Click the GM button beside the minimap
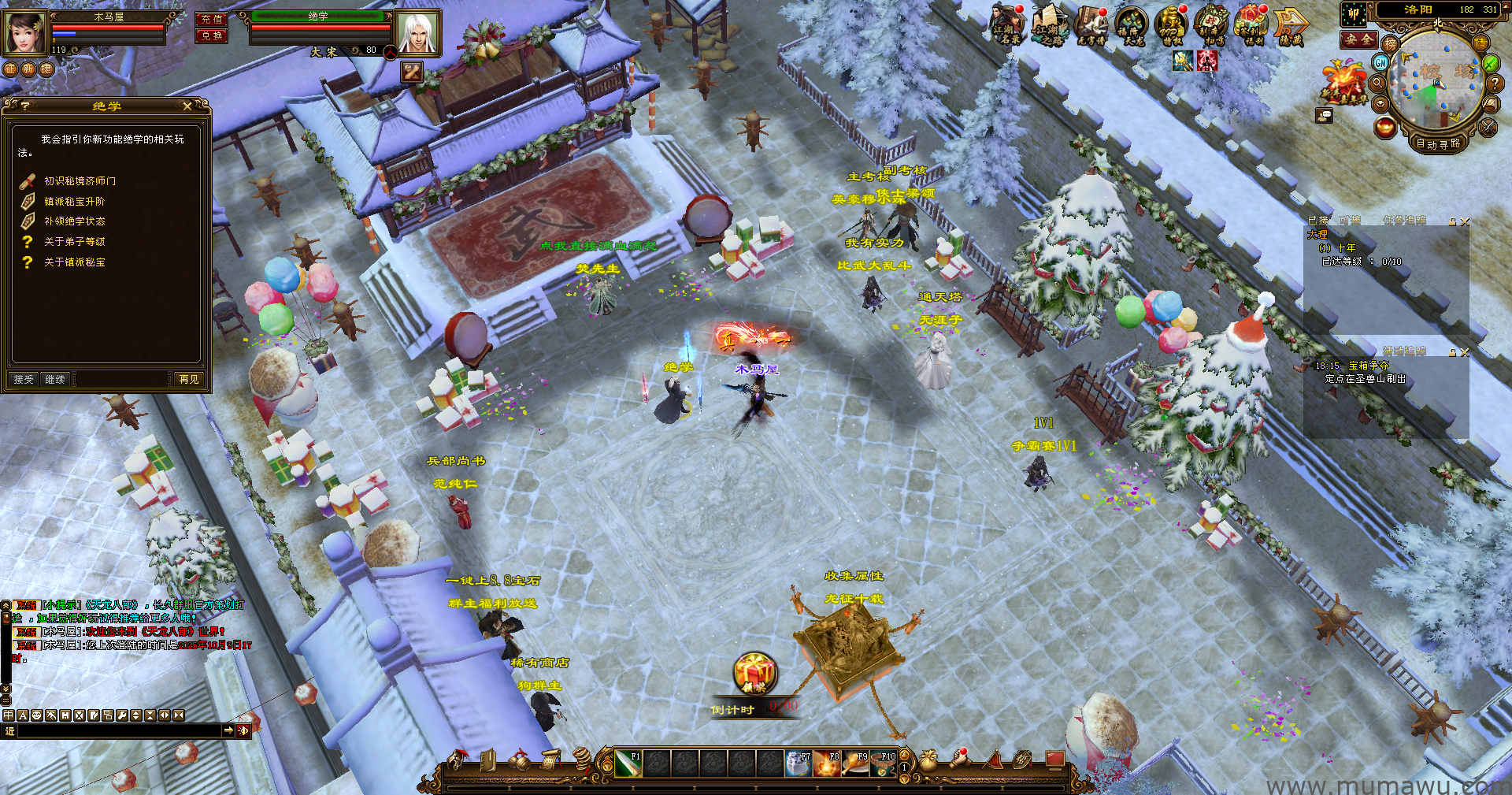 pyautogui.click(x=1380, y=61)
